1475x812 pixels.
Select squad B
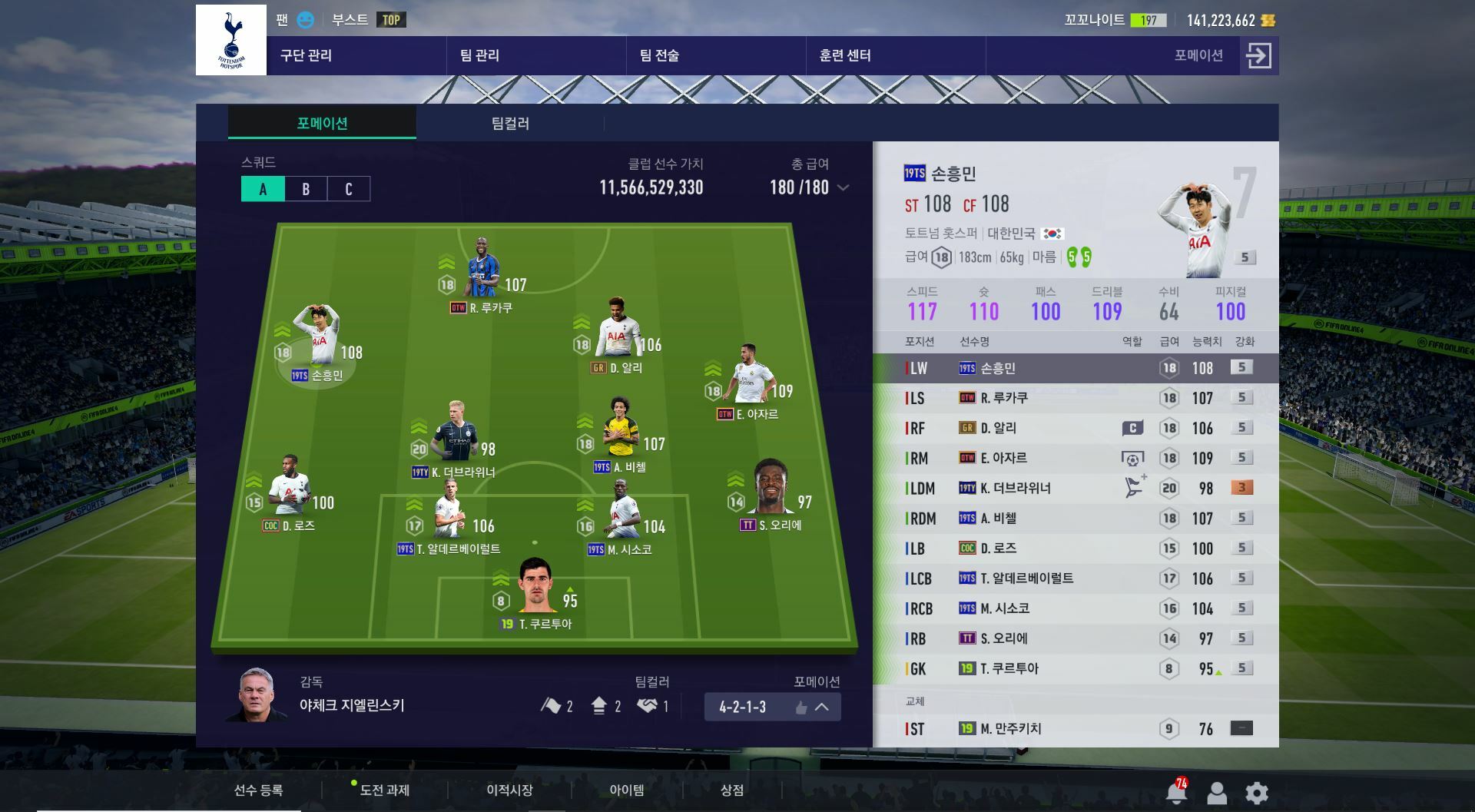[306, 189]
